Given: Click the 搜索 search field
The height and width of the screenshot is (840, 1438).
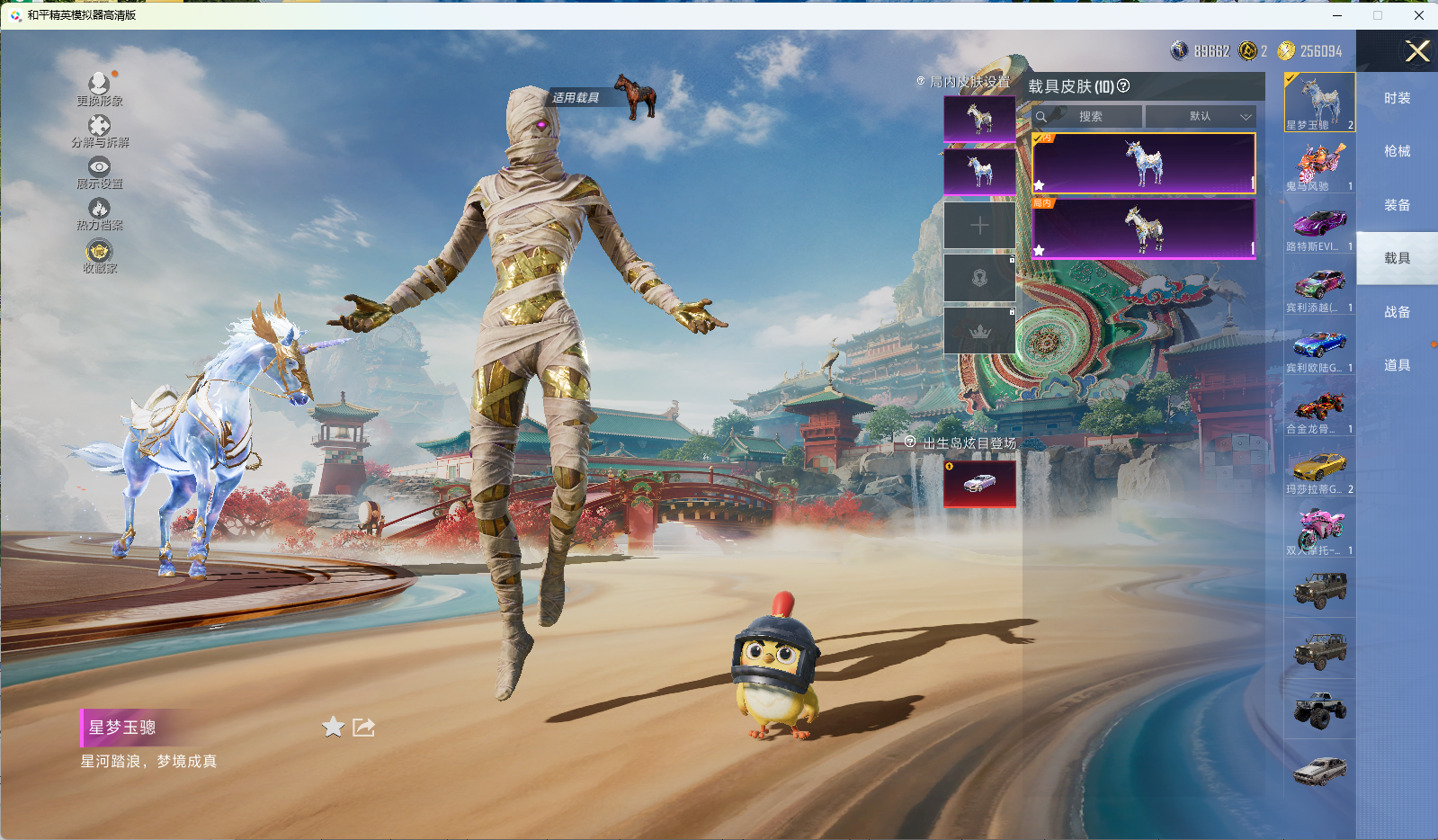Looking at the screenshot, I should tap(1090, 116).
